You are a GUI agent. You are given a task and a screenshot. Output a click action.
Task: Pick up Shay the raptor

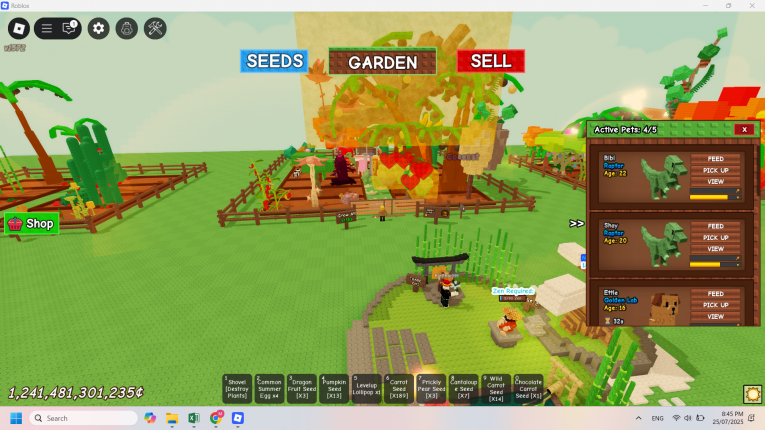[x=715, y=238]
